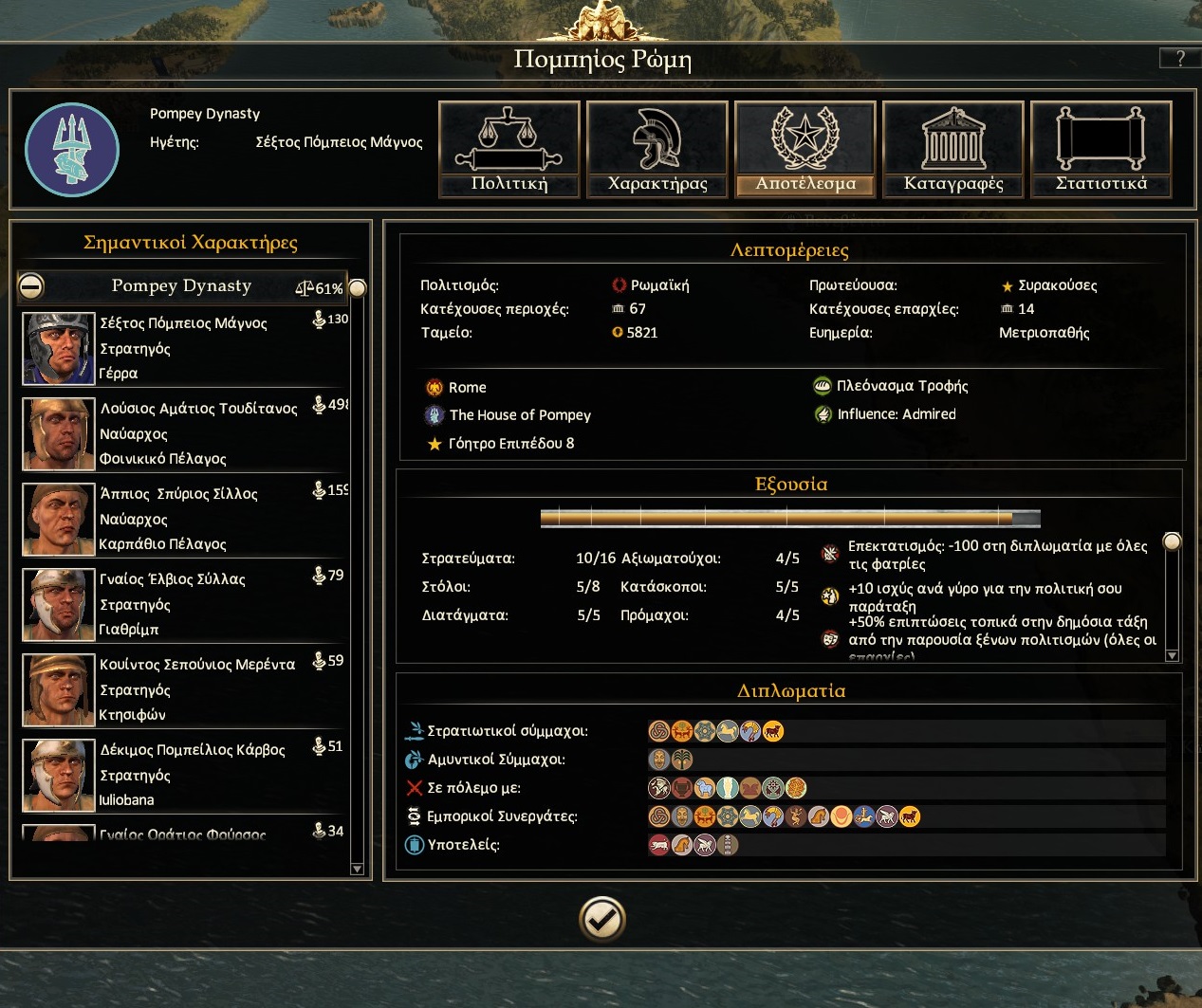The width and height of the screenshot is (1202, 1008).
Task: Click the question mark help button
Action: tap(1179, 58)
